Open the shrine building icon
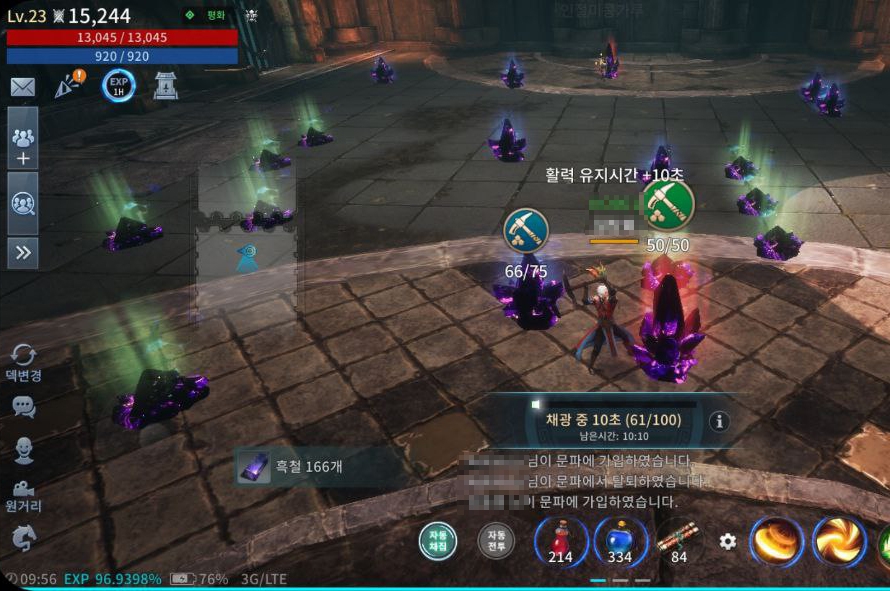890x591 pixels. click(x=166, y=87)
